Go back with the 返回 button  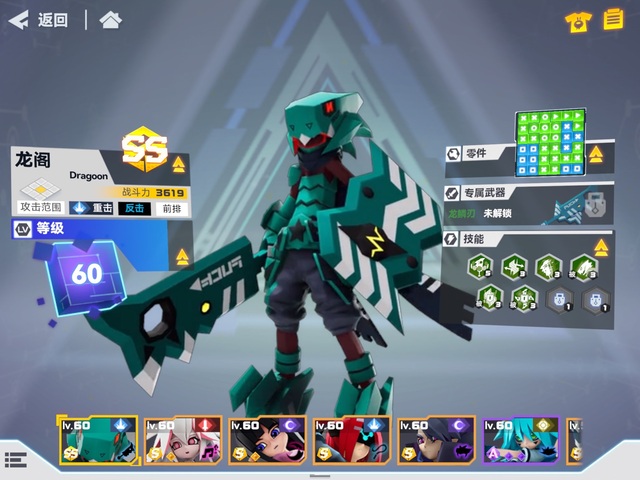tap(40, 20)
